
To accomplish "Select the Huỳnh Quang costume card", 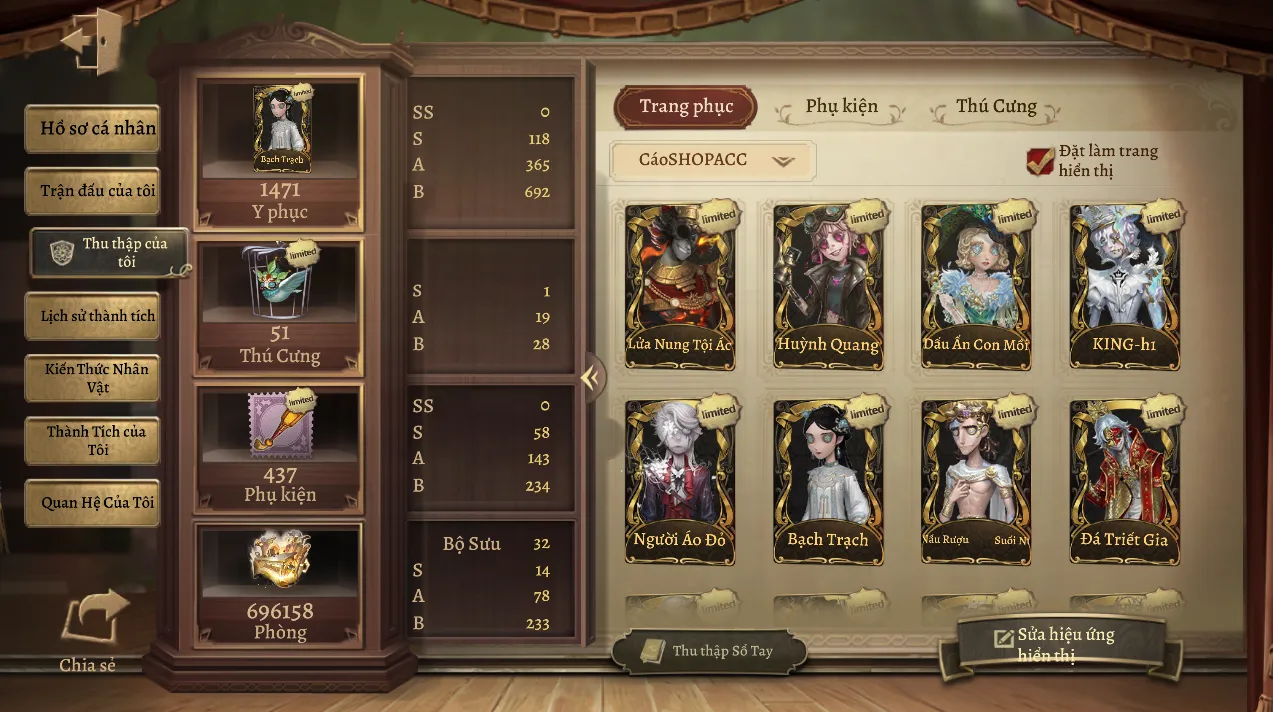I will click(828, 286).
